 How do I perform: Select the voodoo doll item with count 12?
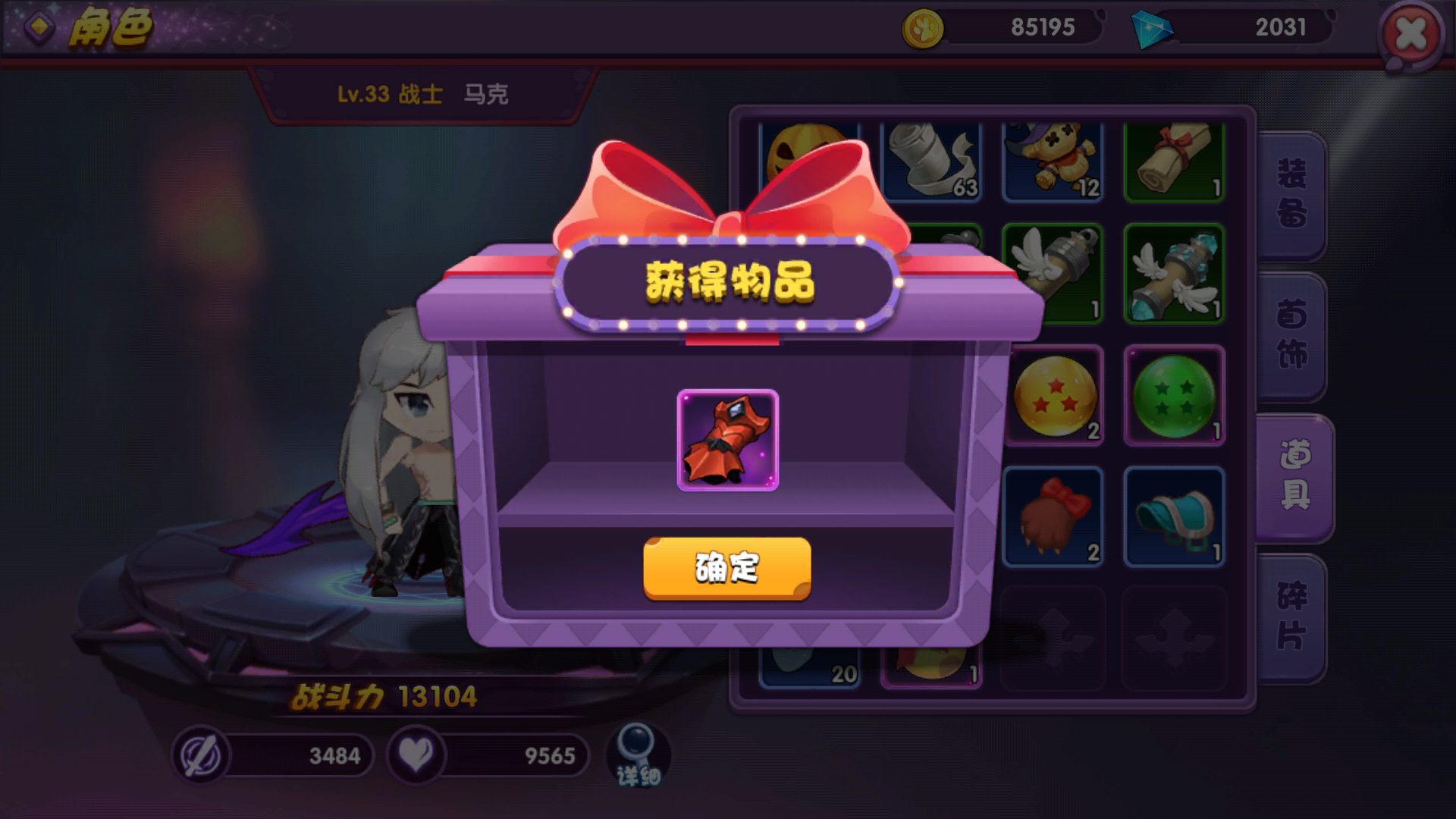coord(1053,159)
